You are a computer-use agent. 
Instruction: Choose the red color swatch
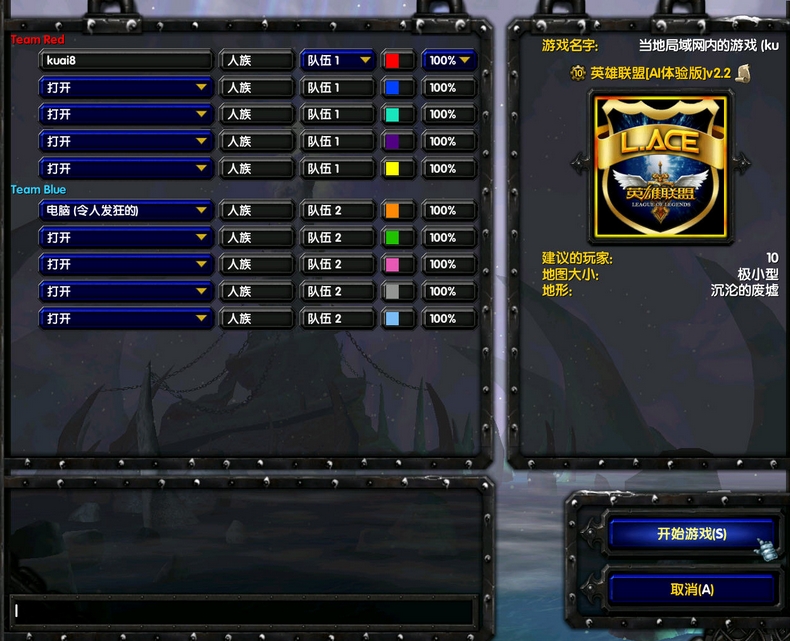(392, 61)
